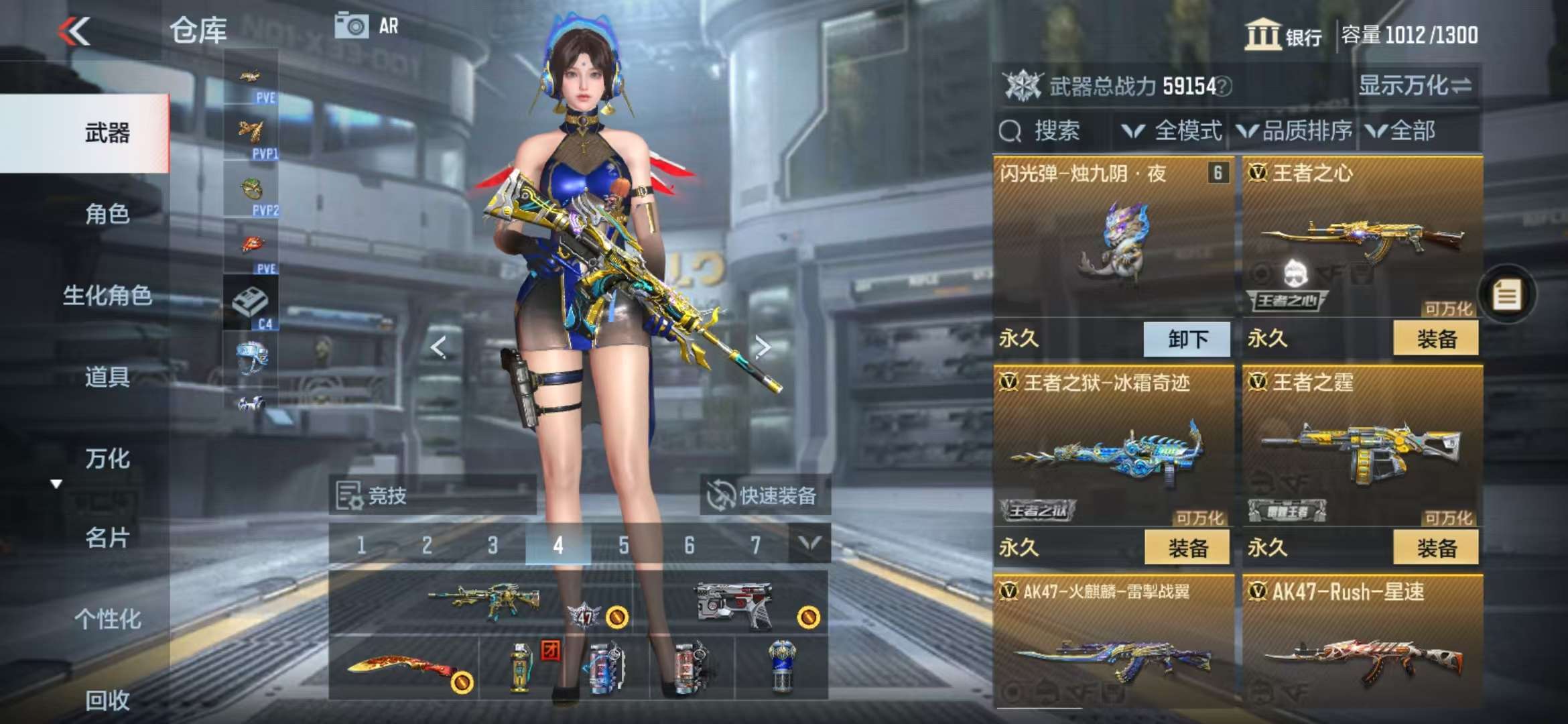Switch to the 道具 section
The image size is (1568, 724).
click(x=107, y=377)
